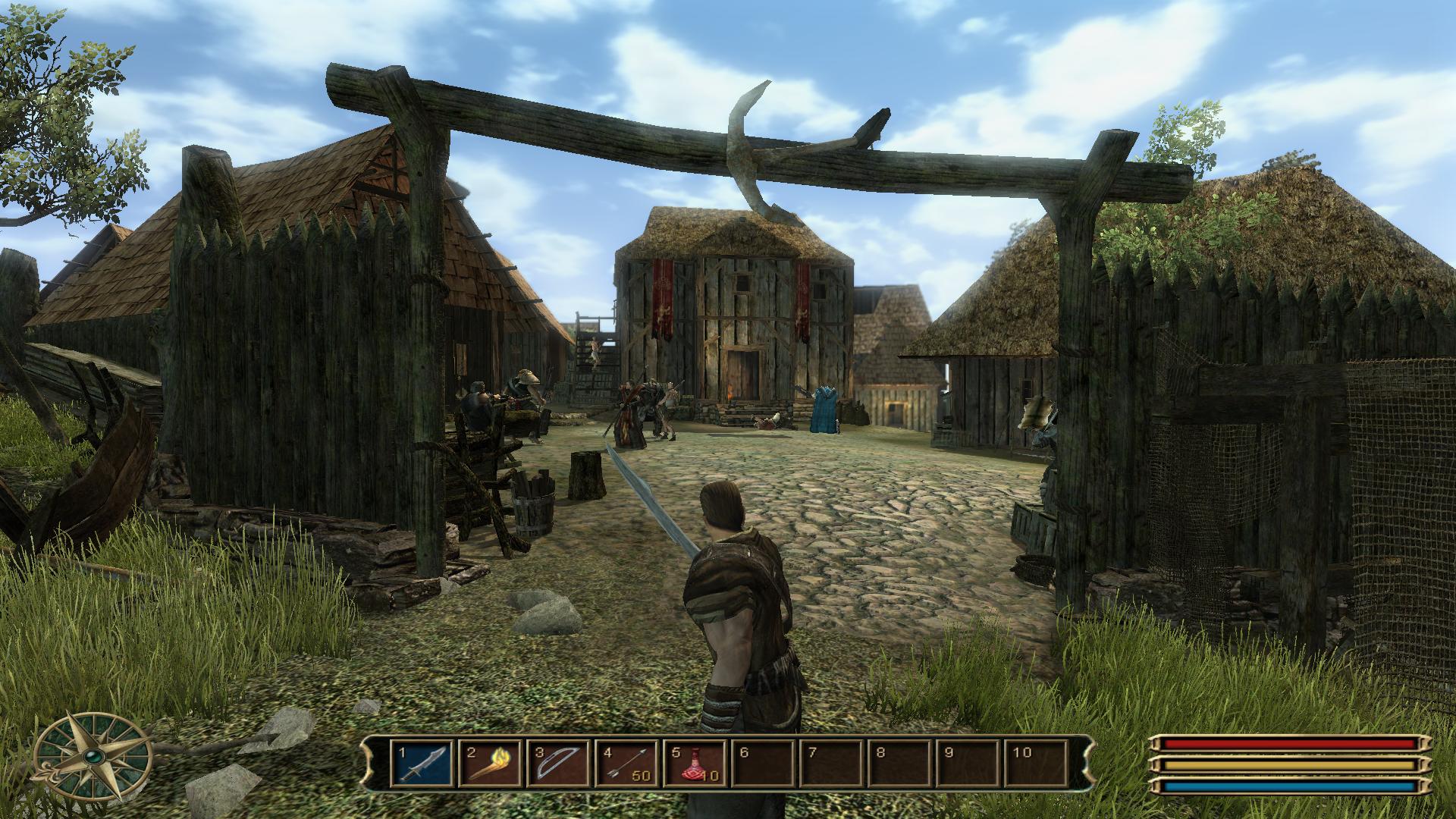Choose the bow hotbar slot
This screenshot has width=1456, height=819.
pyautogui.click(x=559, y=764)
